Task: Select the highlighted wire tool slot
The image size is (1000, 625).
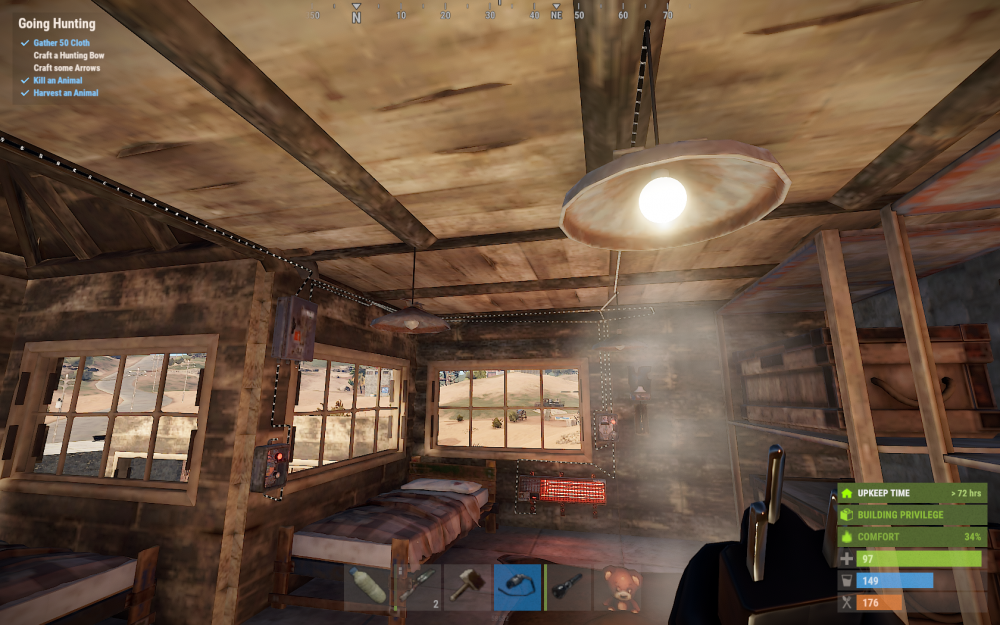Action: (x=517, y=587)
